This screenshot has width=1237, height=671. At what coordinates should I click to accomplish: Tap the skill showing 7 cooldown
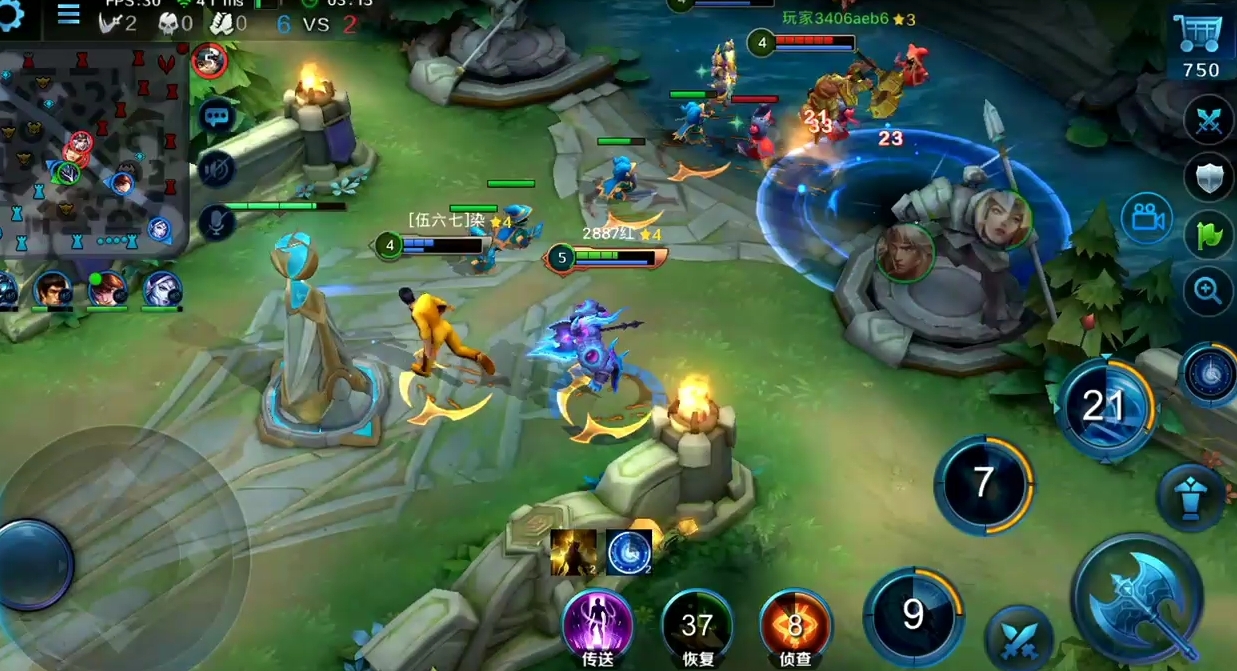(983, 484)
